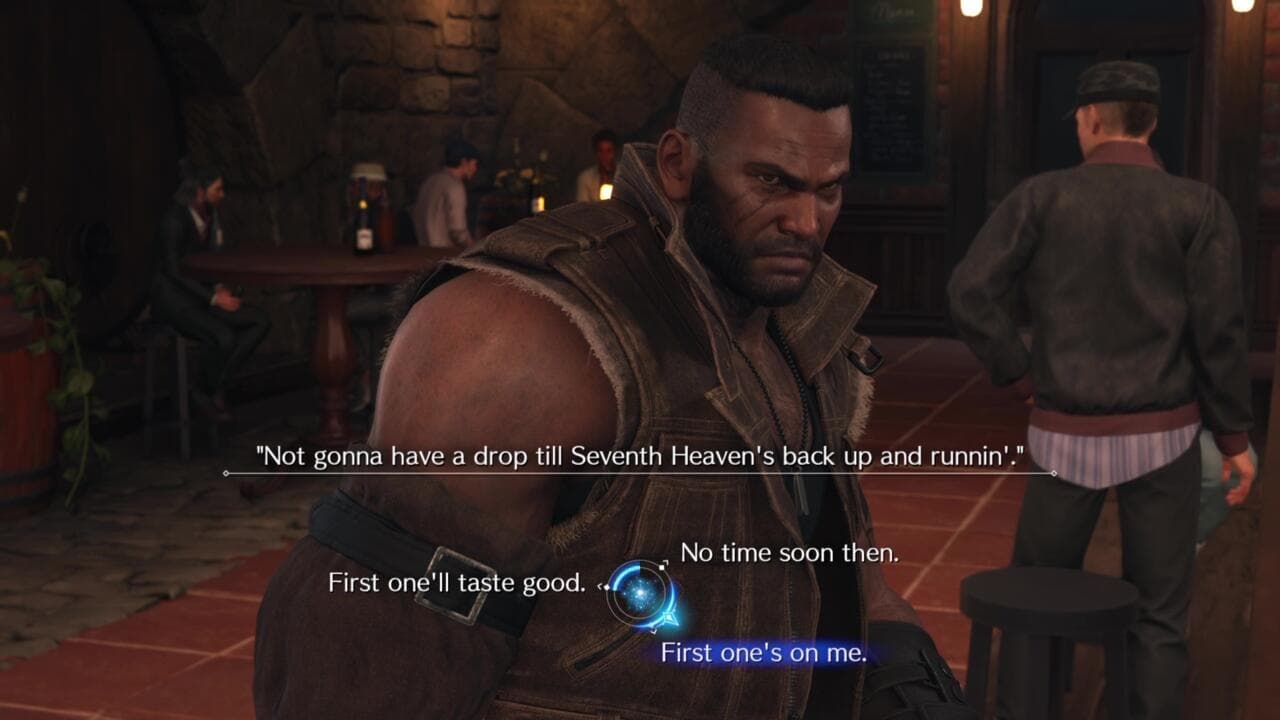This screenshot has height=720, width=1280.
Task: Select the highlighted choice "First one's on me."
Action: tap(766, 651)
